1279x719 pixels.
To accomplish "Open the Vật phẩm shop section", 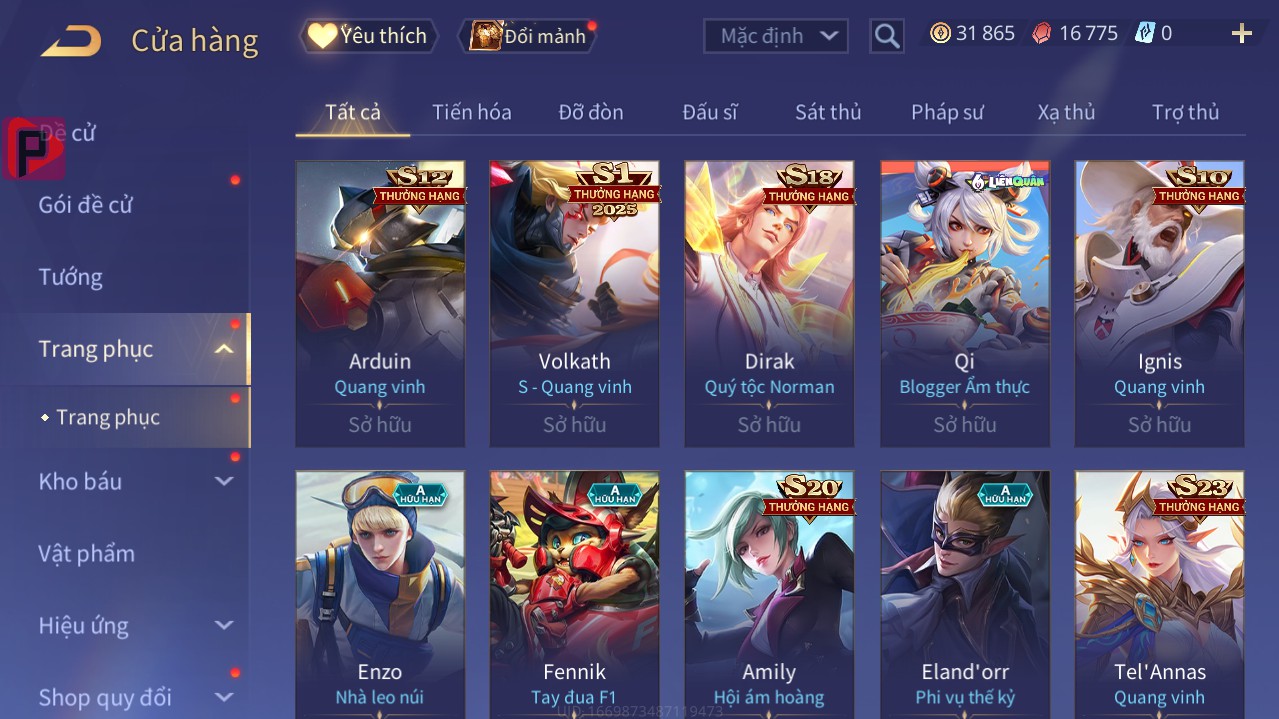I will tap(86, 553).
